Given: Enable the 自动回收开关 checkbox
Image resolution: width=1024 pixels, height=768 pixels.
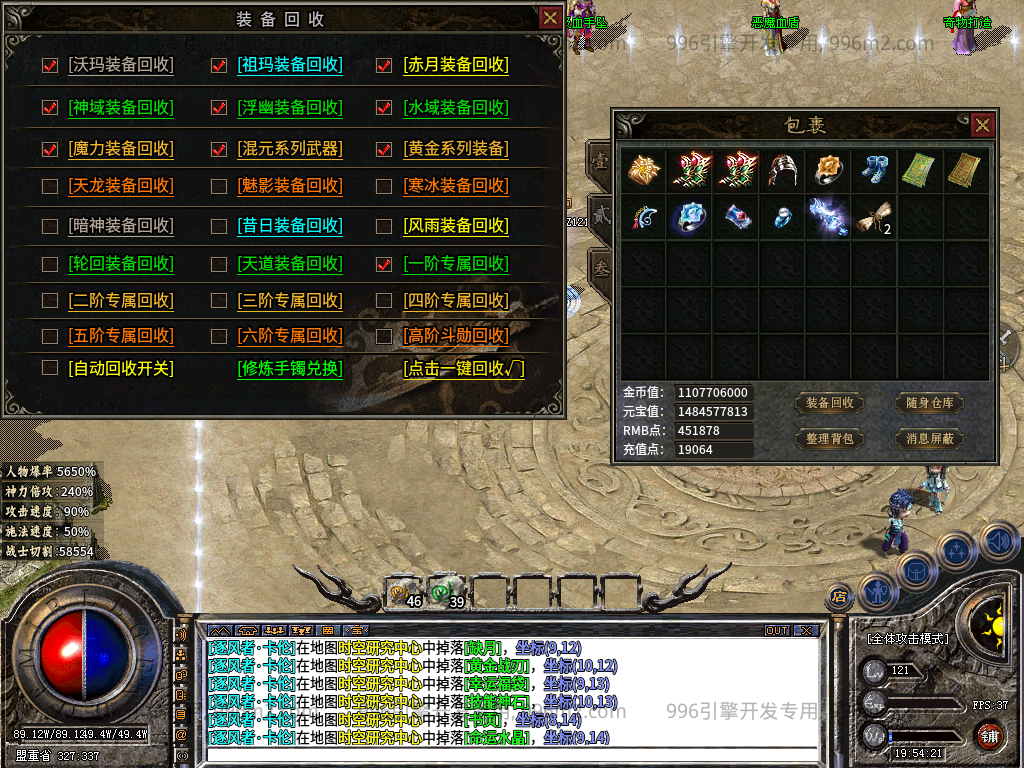Looking at the screenshot, I should coord(50,368).
